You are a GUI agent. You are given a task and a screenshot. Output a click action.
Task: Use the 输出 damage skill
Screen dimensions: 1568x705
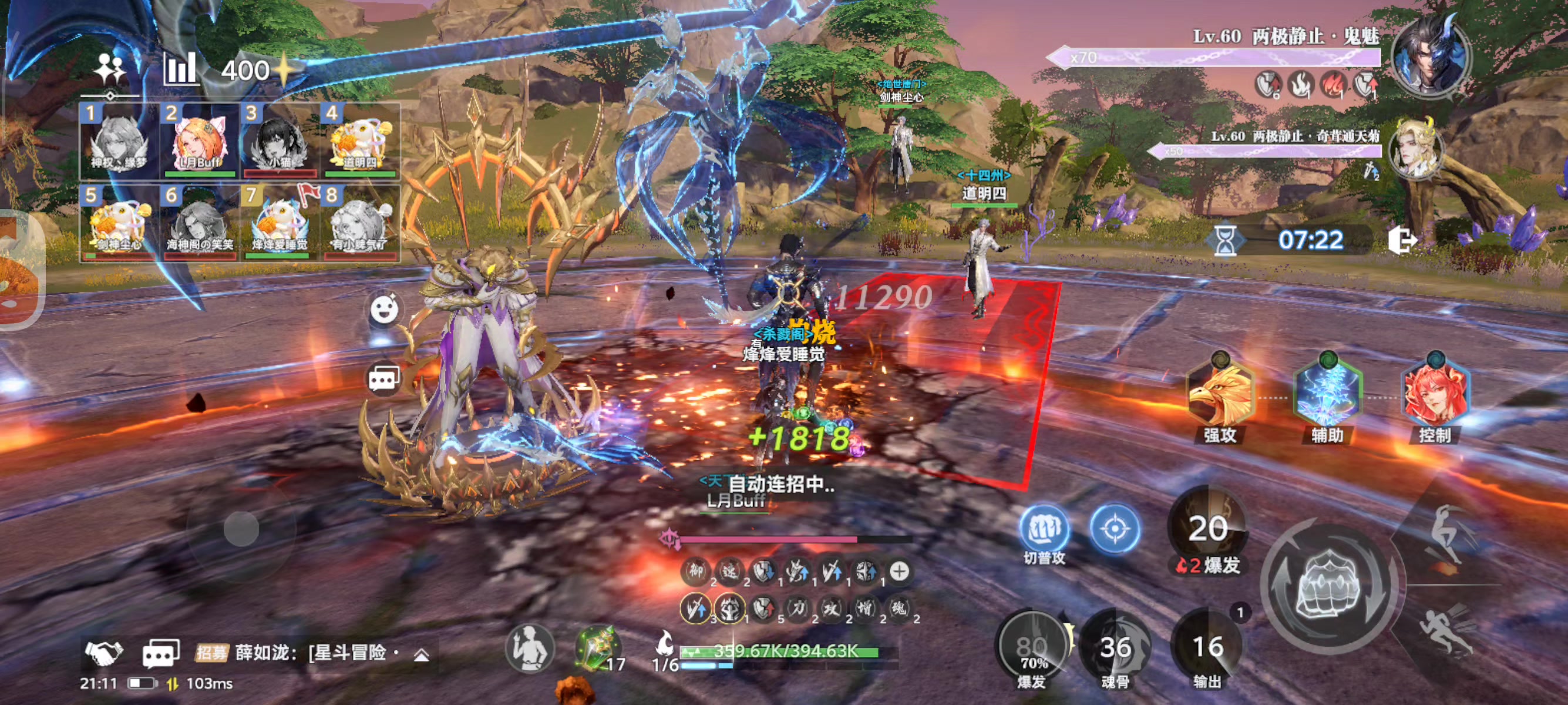(x=1207, y=649)
